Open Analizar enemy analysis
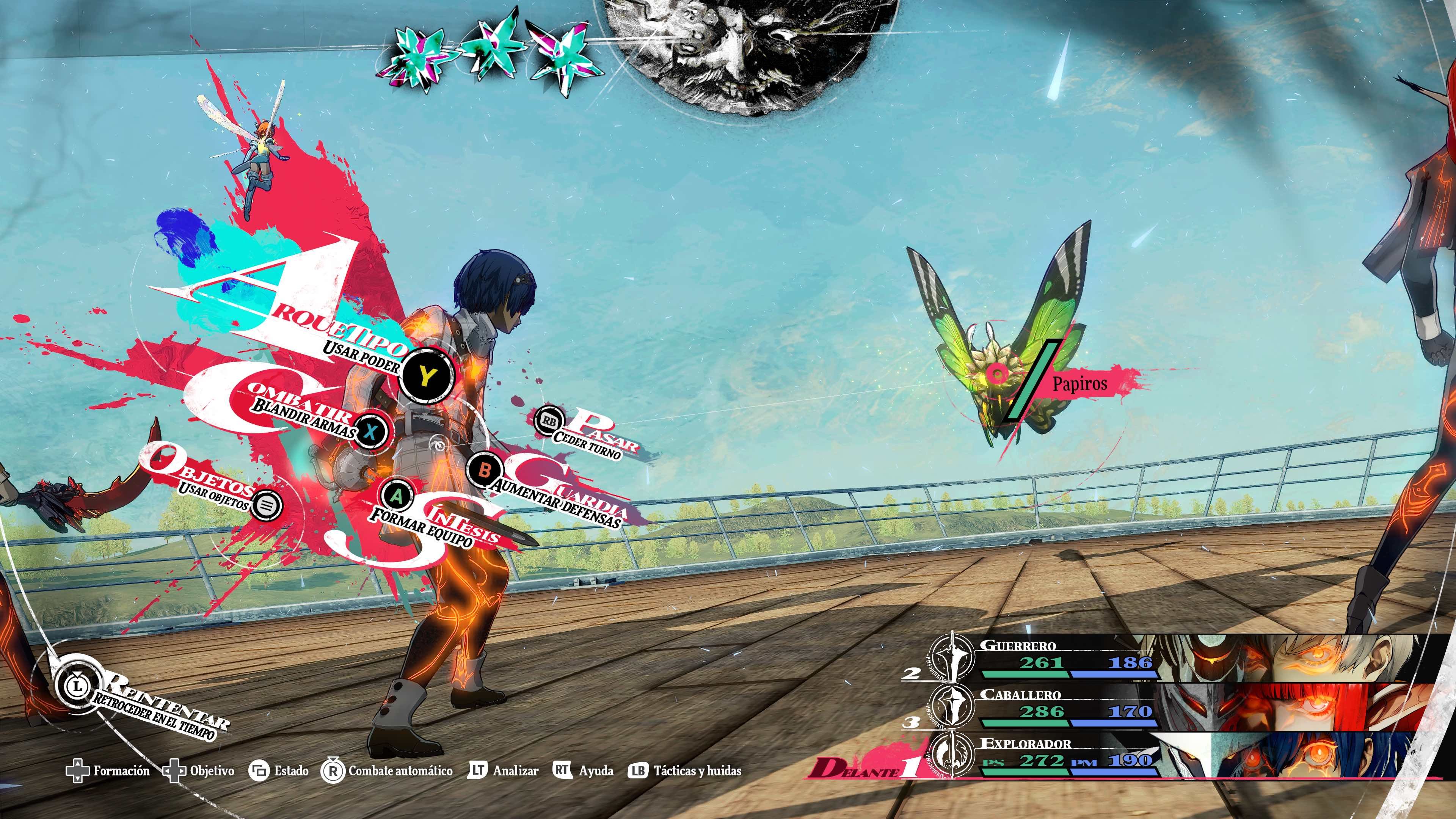Screen dimensions: 1456x819 (x=503, y=770)
